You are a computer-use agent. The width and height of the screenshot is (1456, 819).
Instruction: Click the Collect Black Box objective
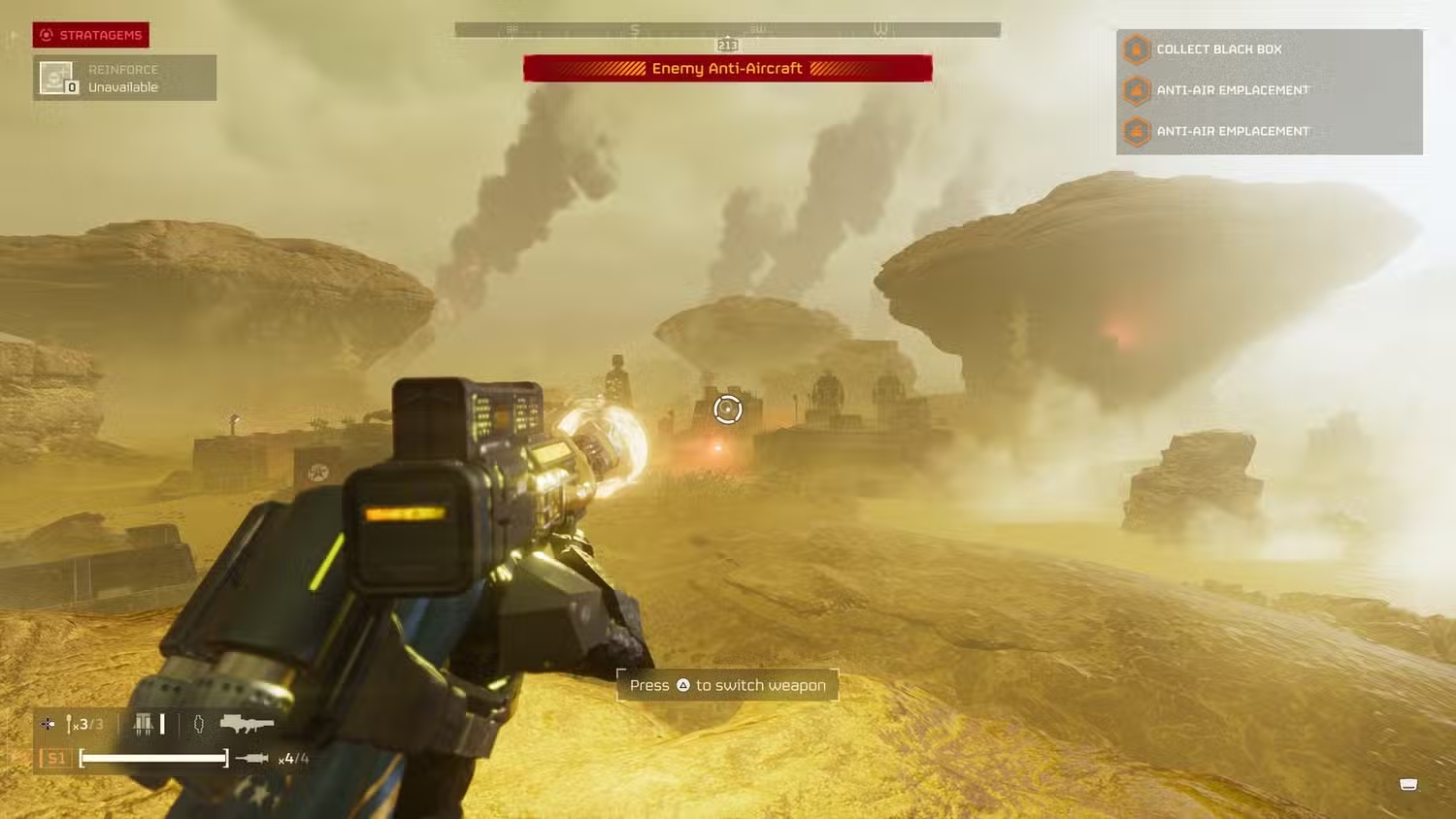[1218, 49]
